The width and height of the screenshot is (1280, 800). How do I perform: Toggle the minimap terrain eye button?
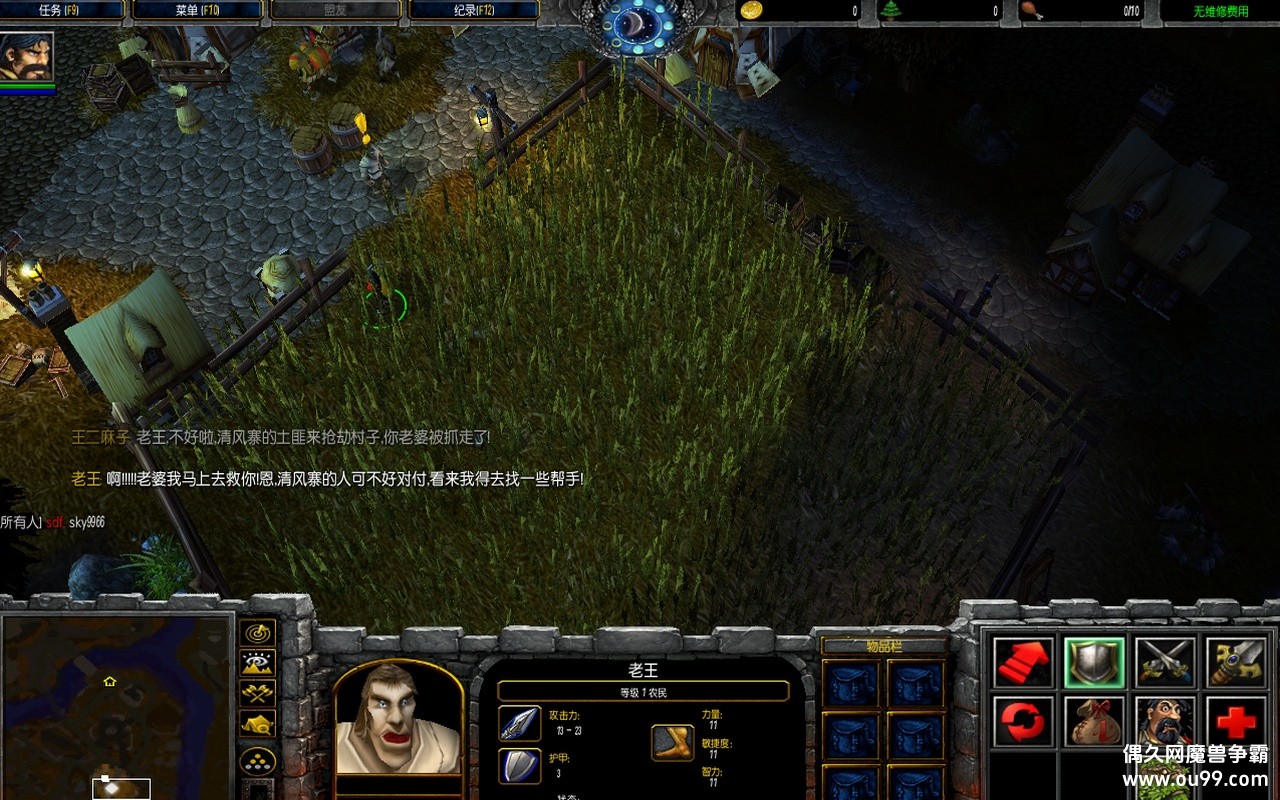[x=258, y=663]
